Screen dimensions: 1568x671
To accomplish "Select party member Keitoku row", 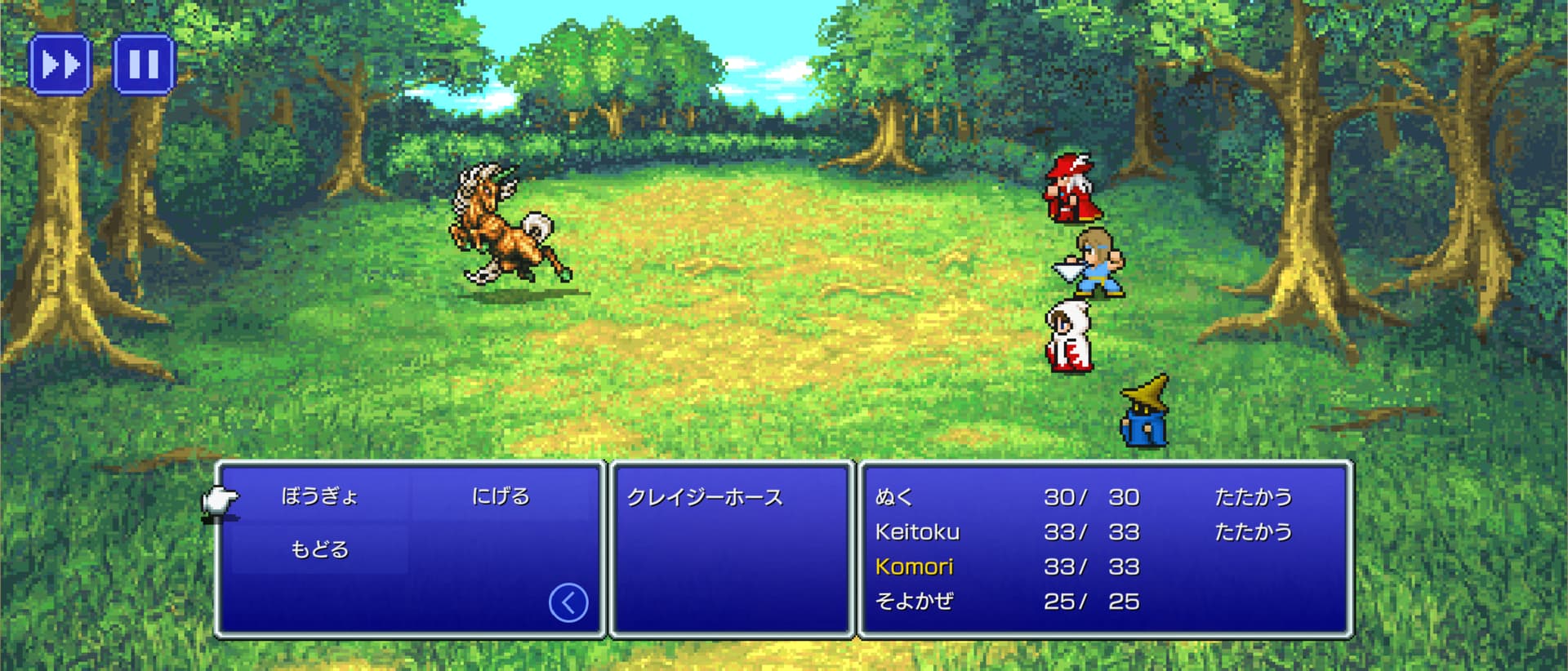I will coord(917,532).
